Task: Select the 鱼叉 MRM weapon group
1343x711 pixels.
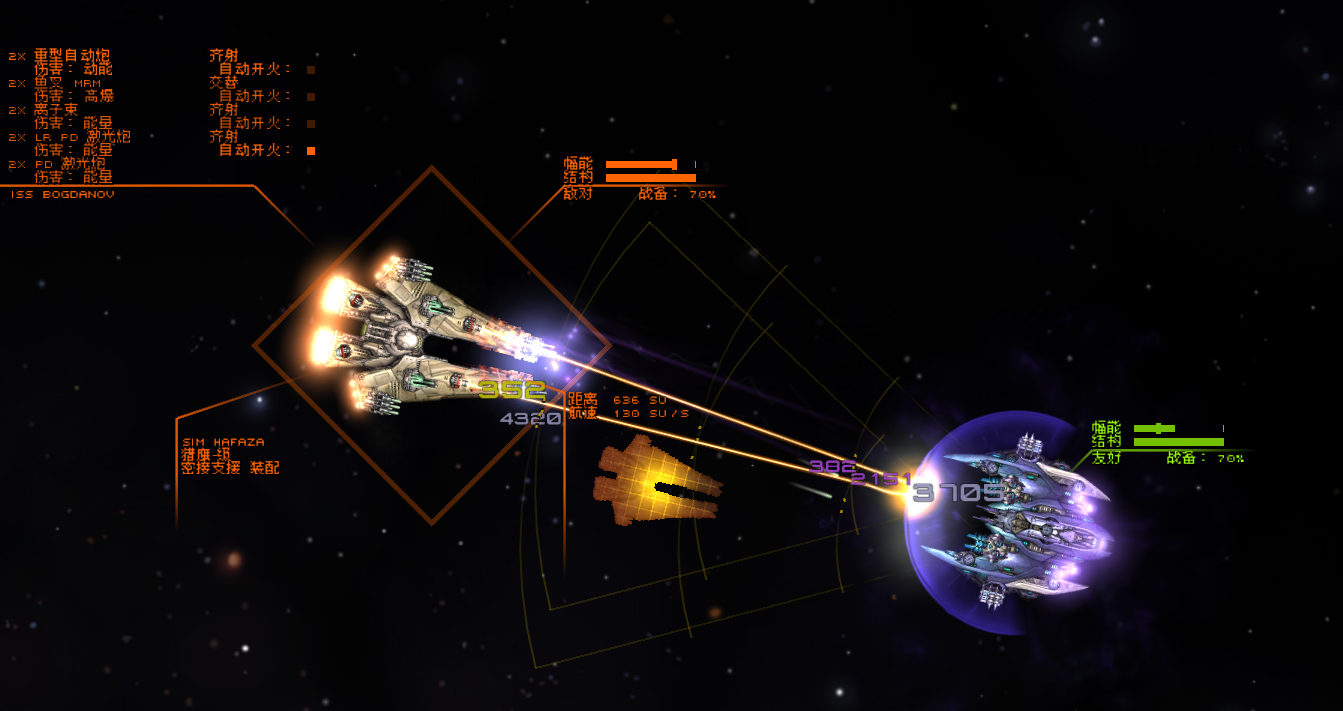Action: click(68, 83)
